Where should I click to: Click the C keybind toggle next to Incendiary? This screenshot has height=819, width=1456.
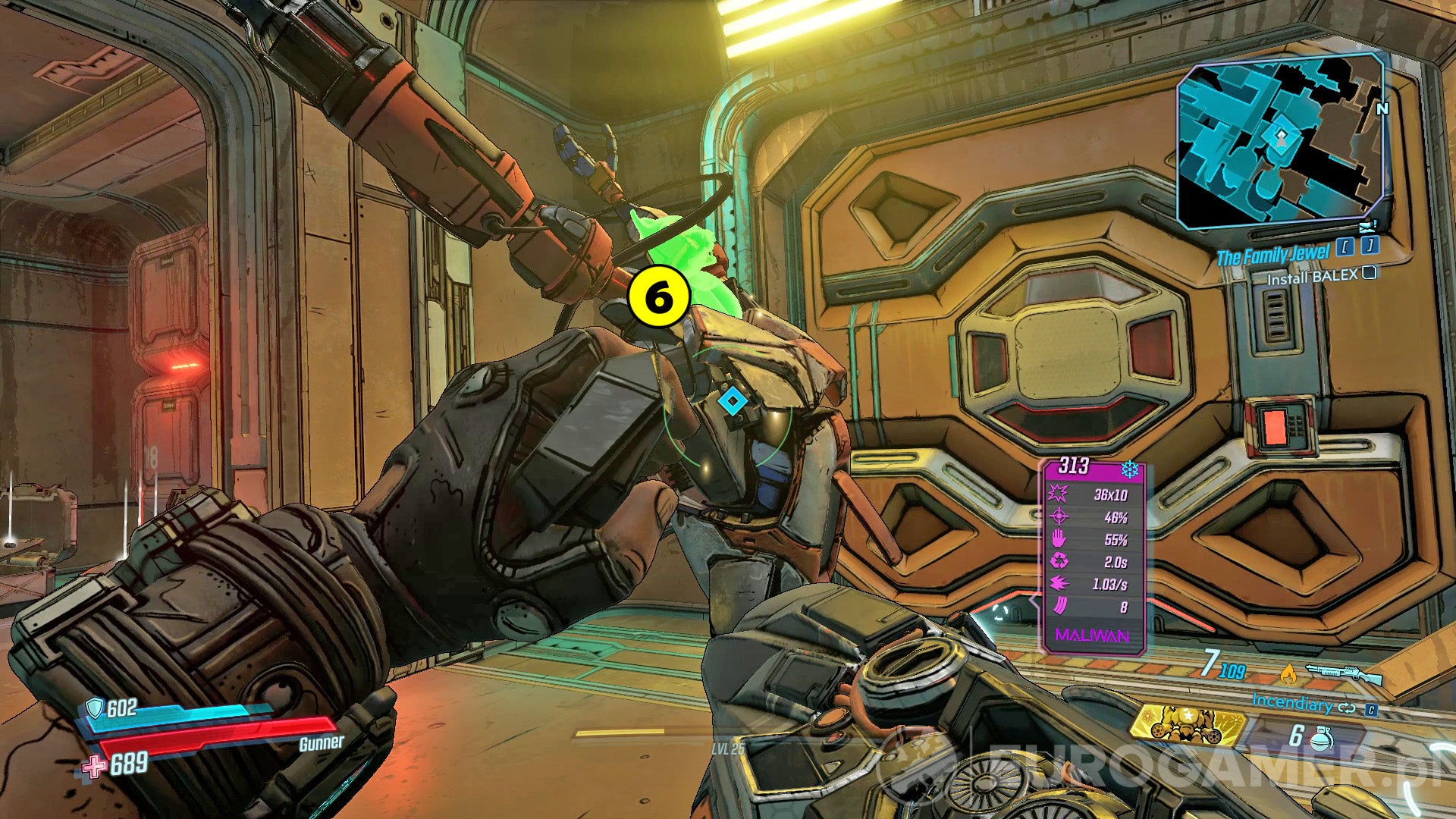[x=1371, y=710]
